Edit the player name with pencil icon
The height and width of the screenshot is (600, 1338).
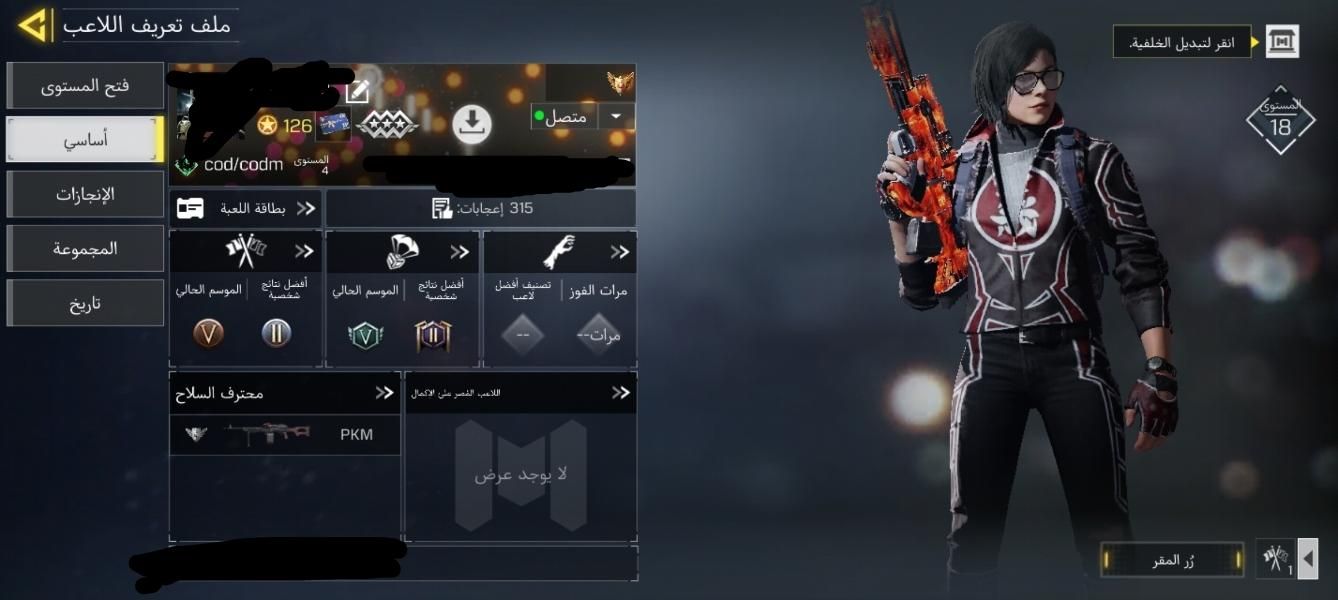[357, 93]
